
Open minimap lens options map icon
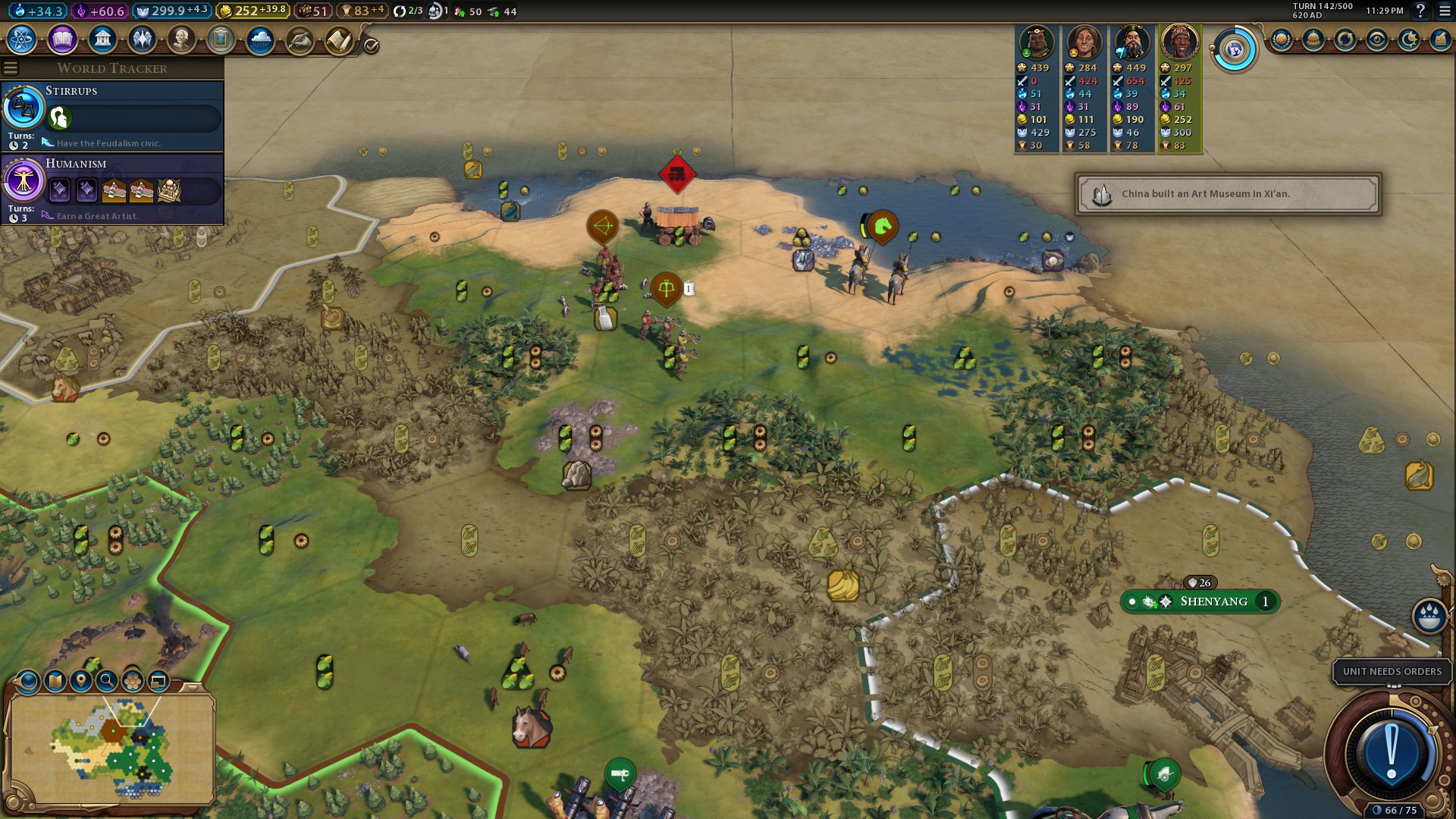pos(55,681)
